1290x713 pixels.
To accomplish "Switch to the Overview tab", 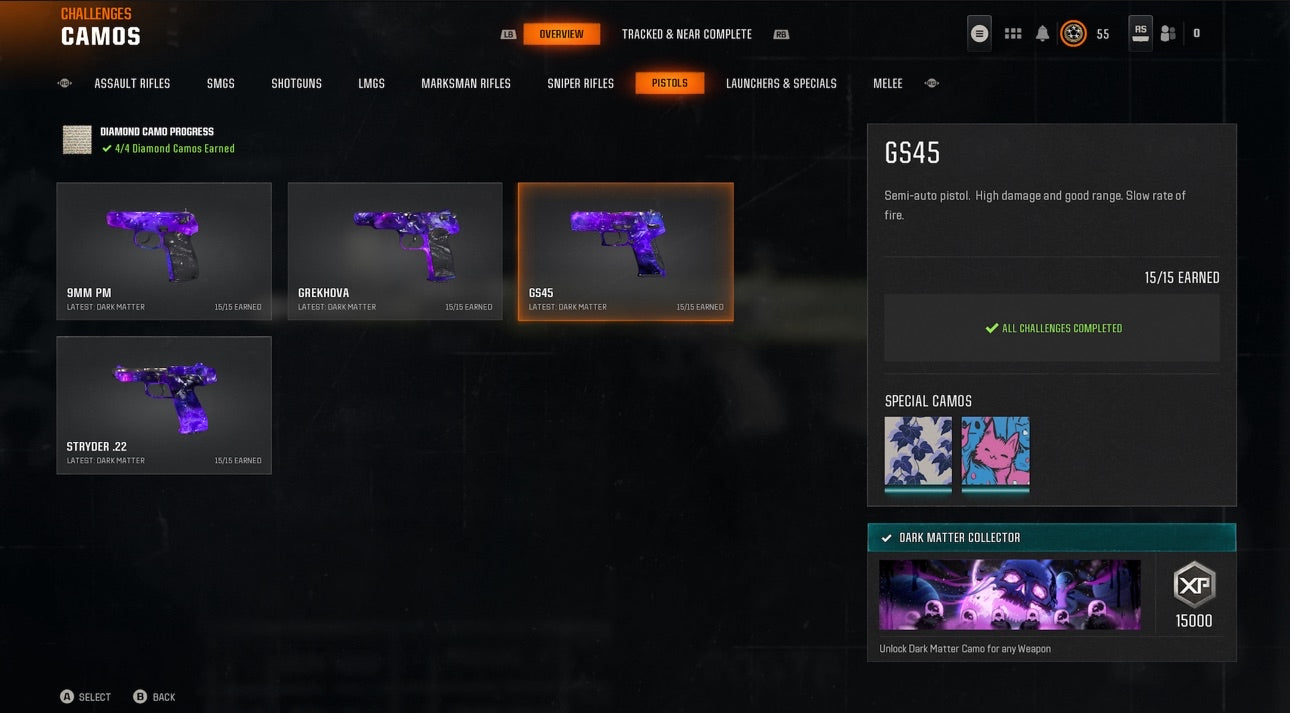I will coord(561,34).
